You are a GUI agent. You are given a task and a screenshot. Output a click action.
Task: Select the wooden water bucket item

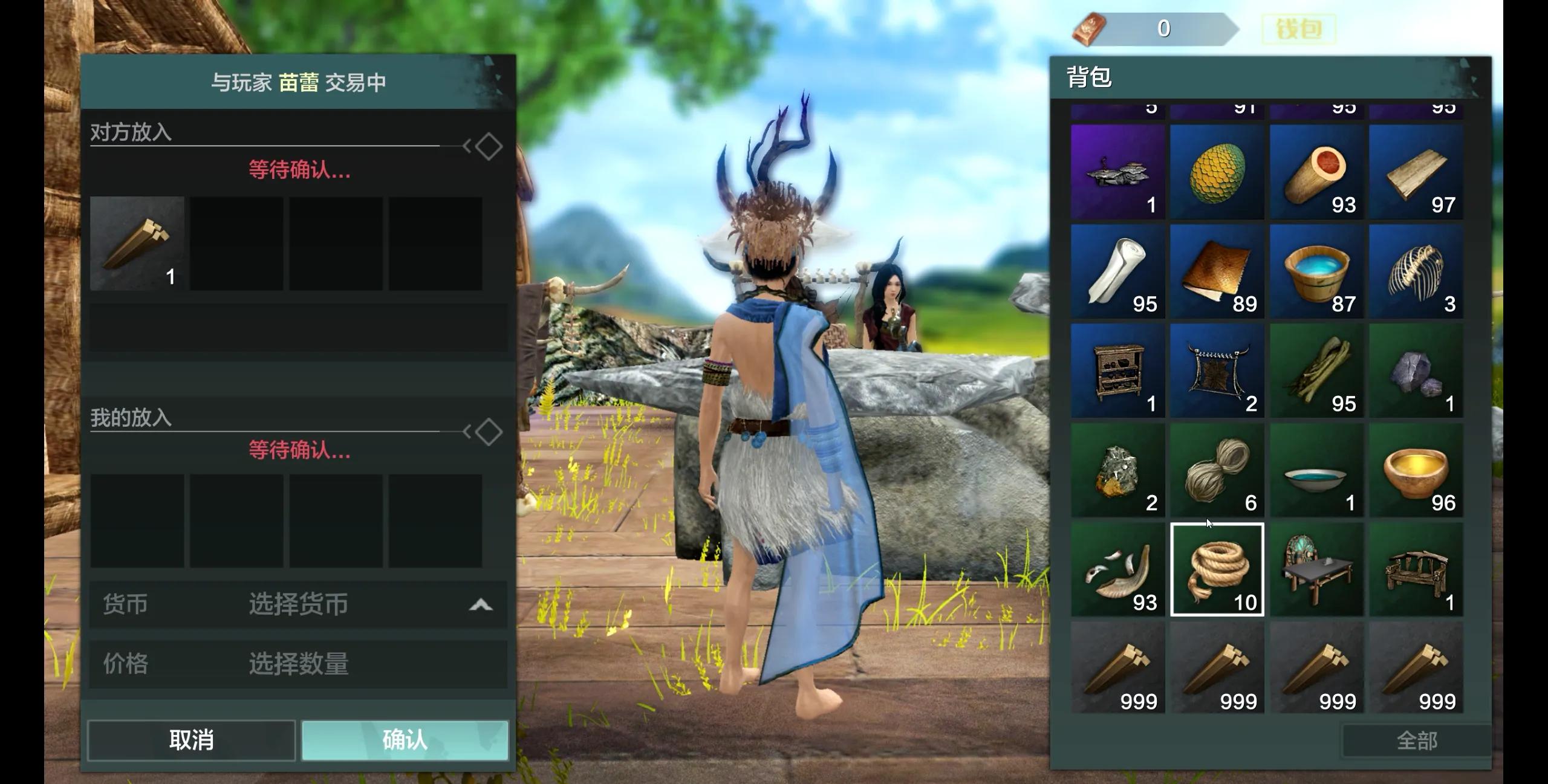[1316, 271]
